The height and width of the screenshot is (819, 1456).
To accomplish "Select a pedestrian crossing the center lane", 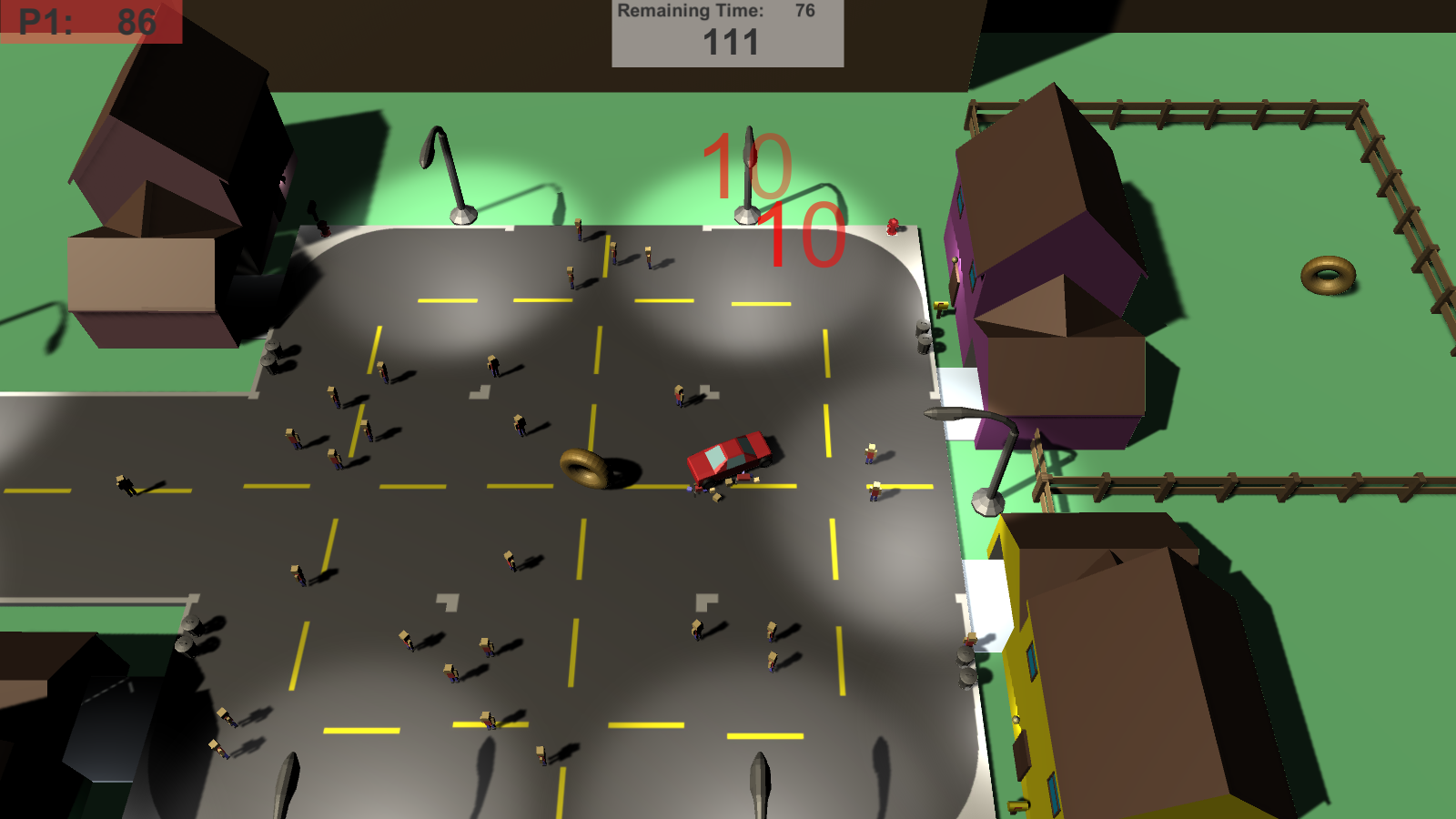I will pos(679,397).
